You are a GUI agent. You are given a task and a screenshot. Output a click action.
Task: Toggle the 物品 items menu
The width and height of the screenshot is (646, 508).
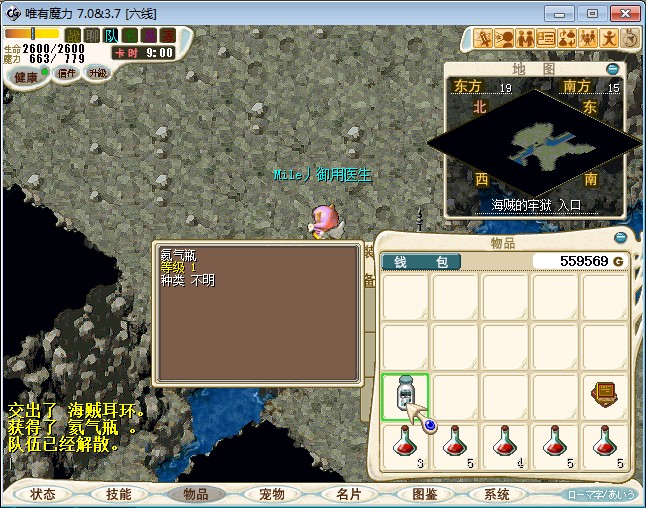point(195,494)
